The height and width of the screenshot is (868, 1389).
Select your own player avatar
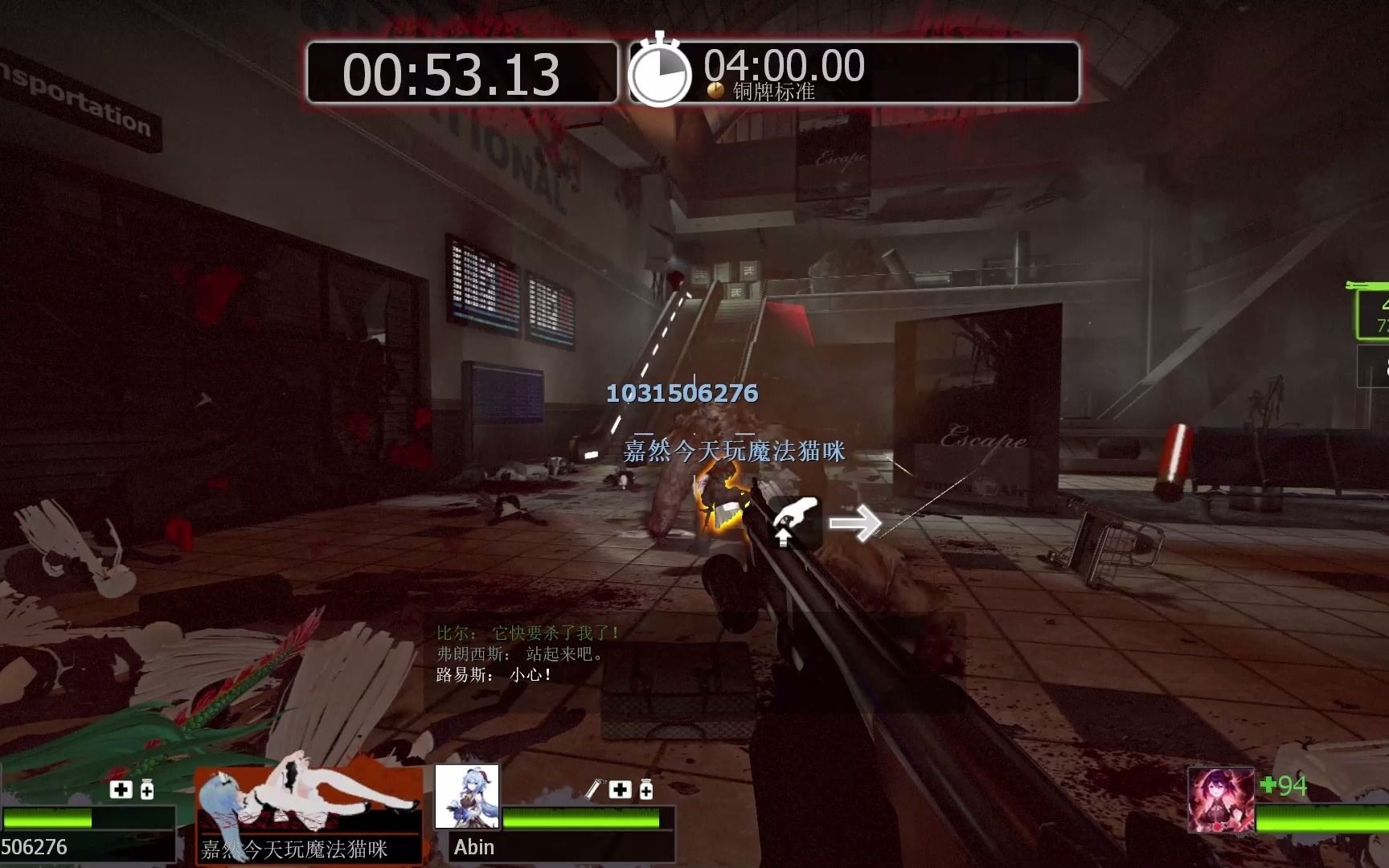pos(1220,800)
